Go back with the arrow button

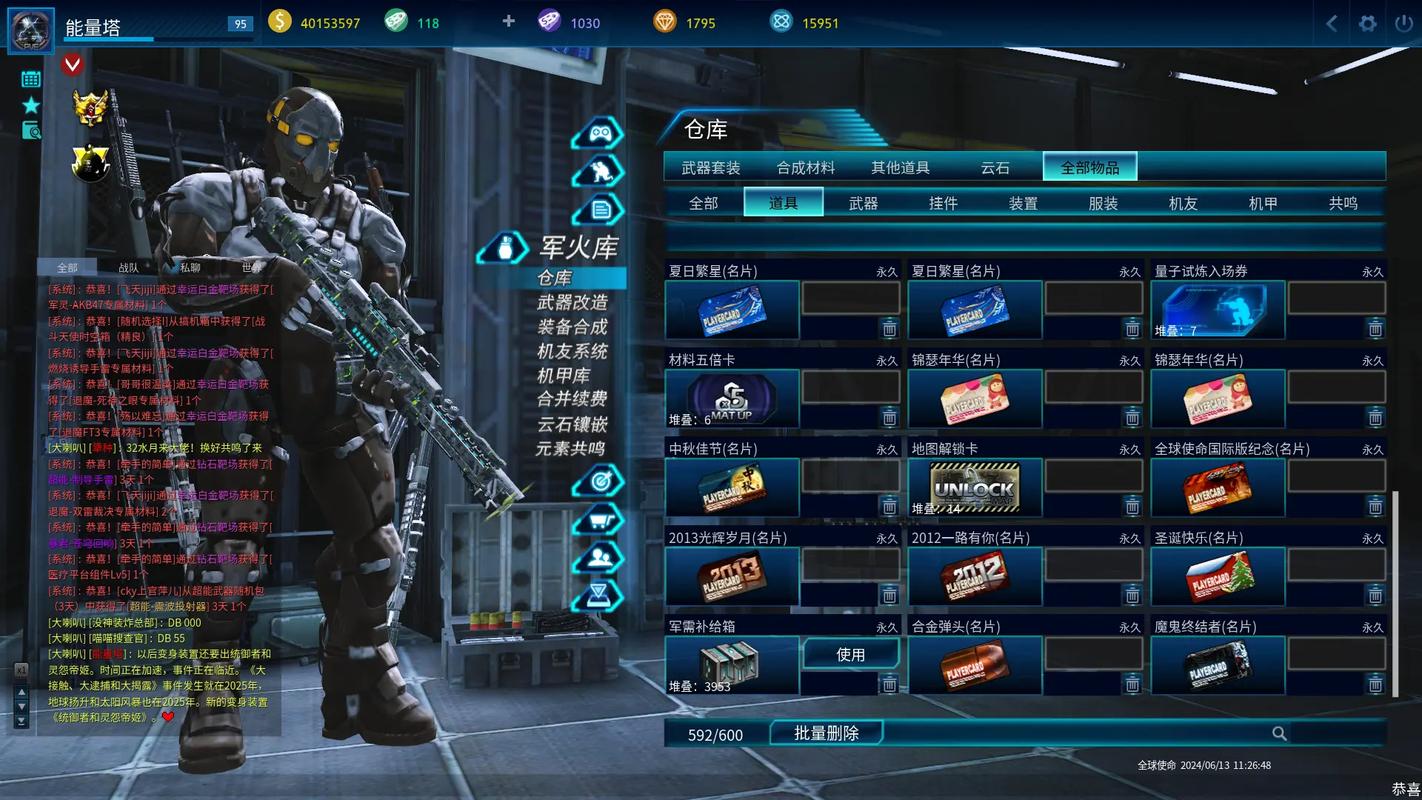1332,23
